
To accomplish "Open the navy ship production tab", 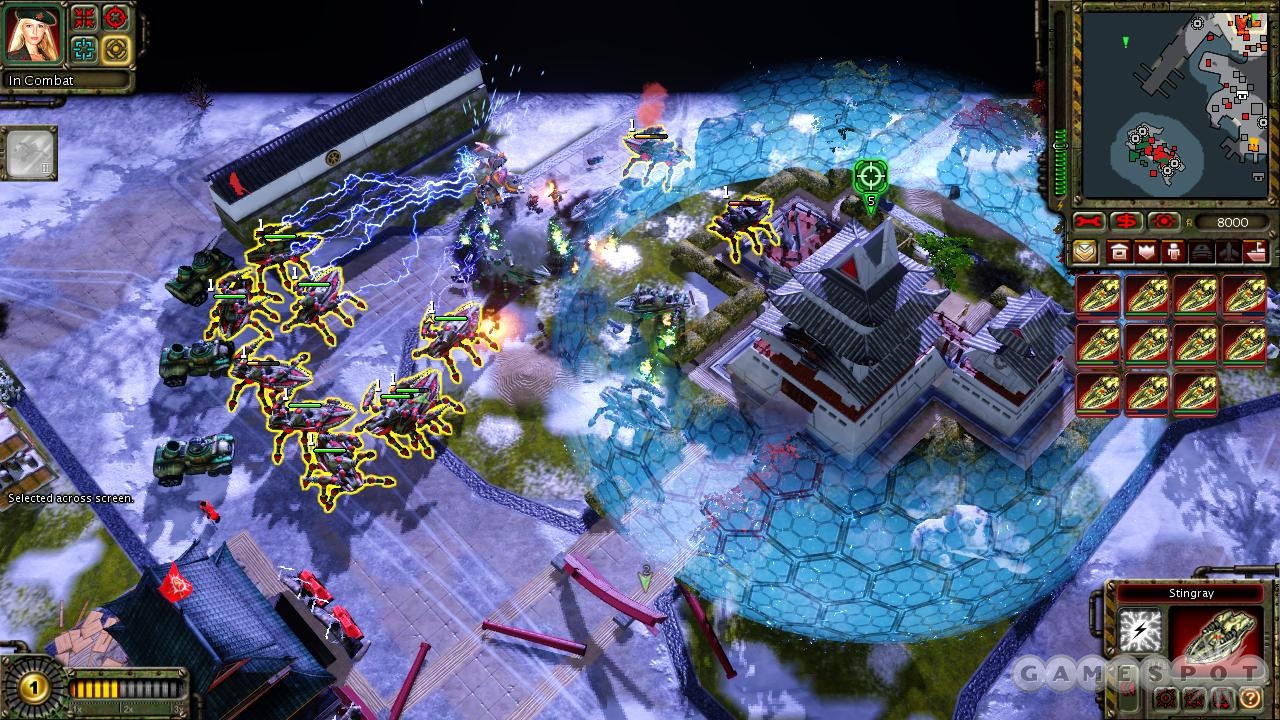I will [x=1256, y=252].
